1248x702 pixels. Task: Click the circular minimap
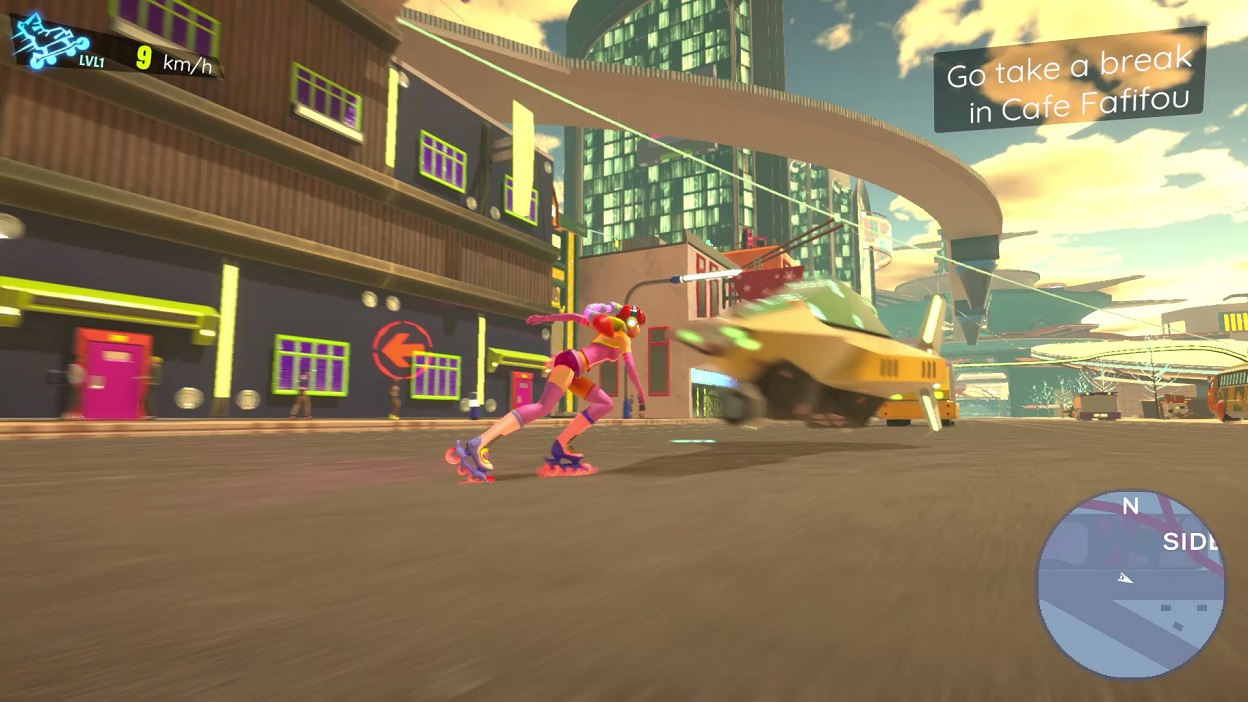pos(1131,584)
